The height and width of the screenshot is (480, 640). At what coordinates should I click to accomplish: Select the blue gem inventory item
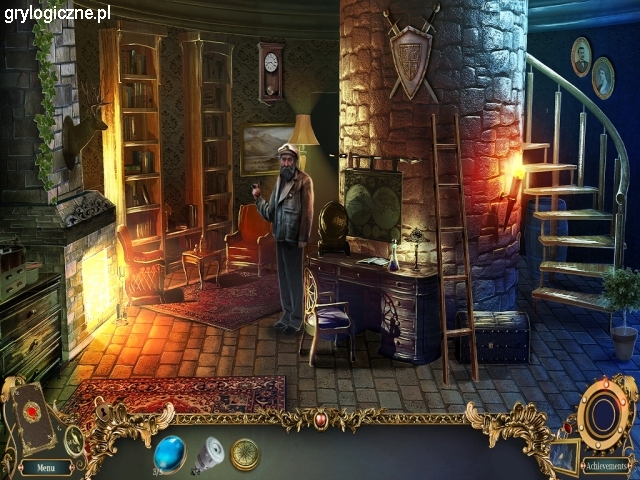[169, 452]
